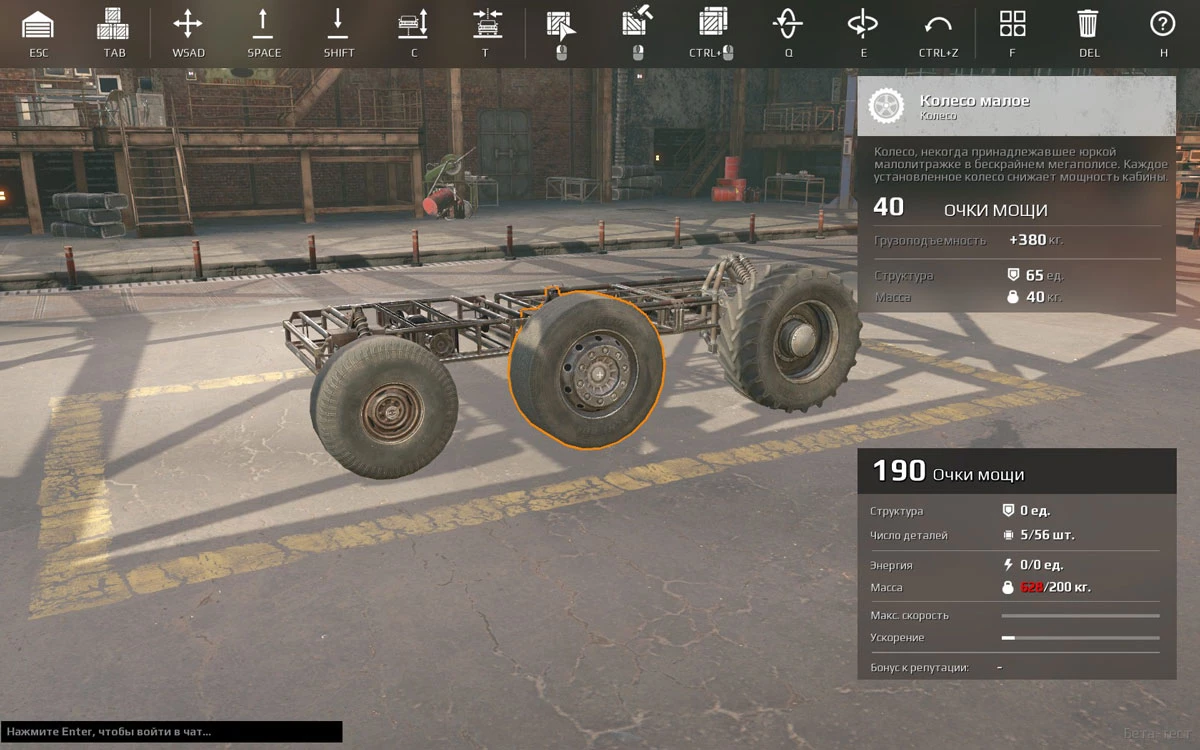Toggle the car lift height icon
This screenshot has height=750, width=1200.
point(413,24)
